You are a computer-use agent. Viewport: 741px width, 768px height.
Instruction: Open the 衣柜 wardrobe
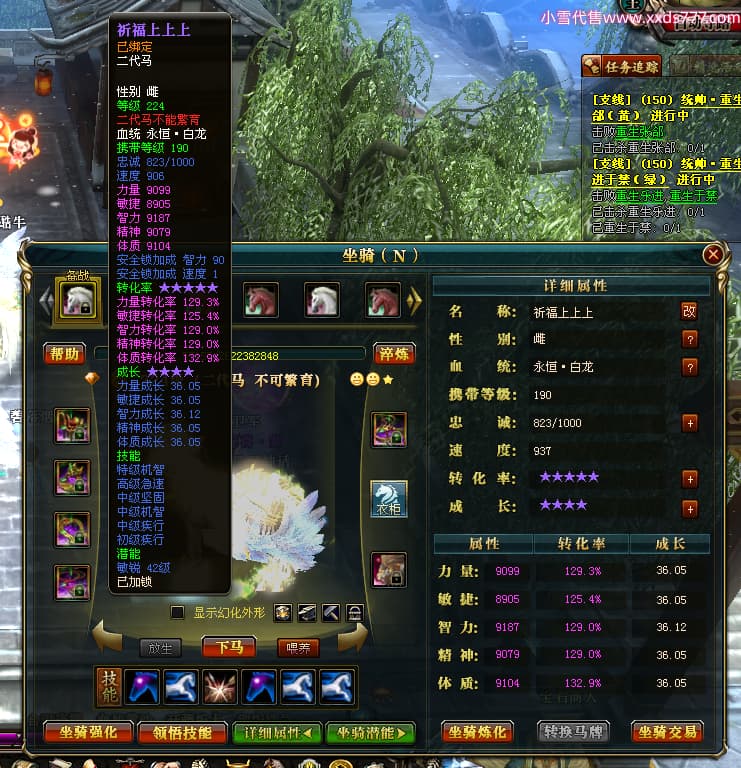[389, 497]
